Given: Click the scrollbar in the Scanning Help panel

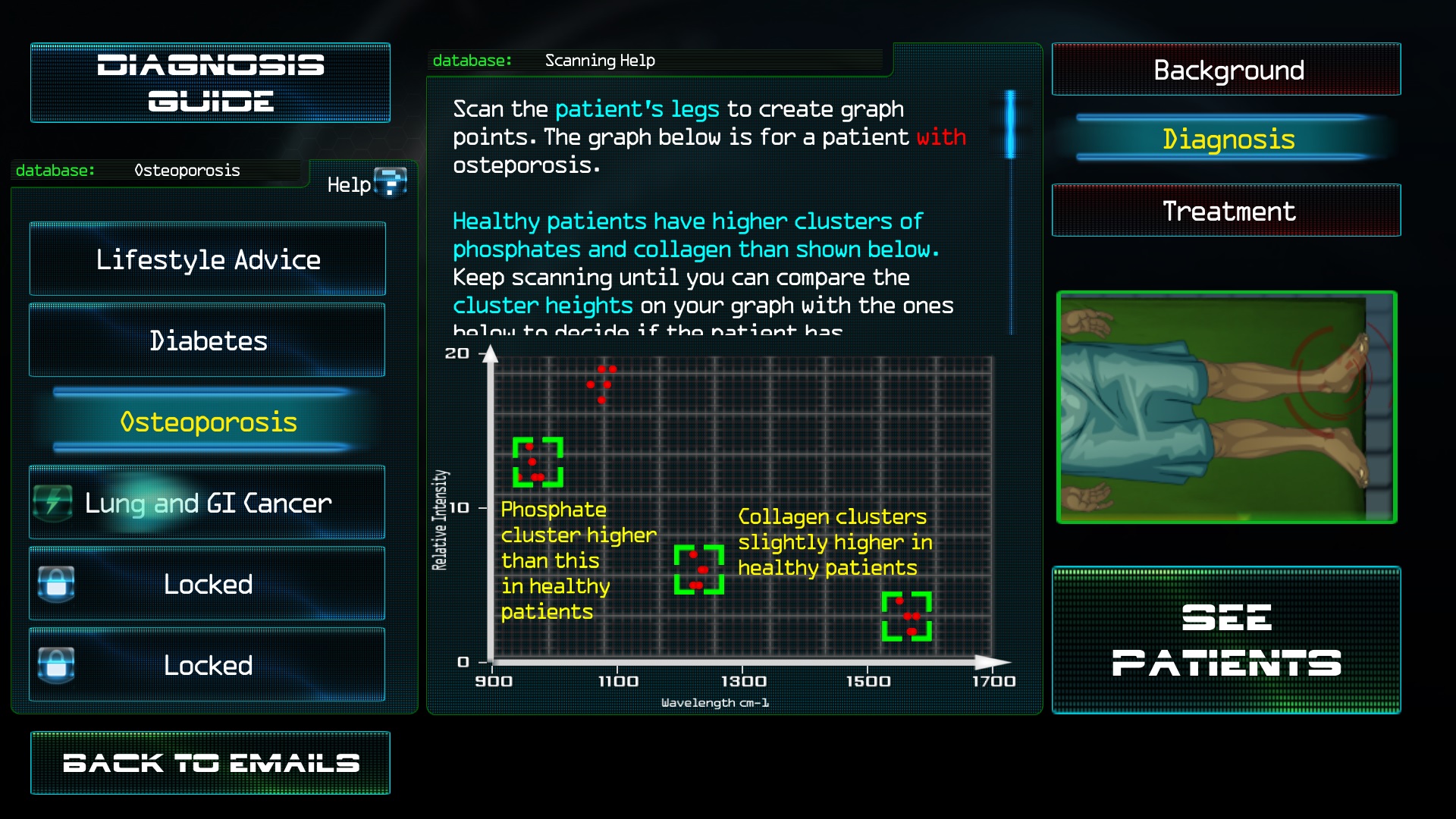Looking at the screenshot, I should pos(1011,125).
